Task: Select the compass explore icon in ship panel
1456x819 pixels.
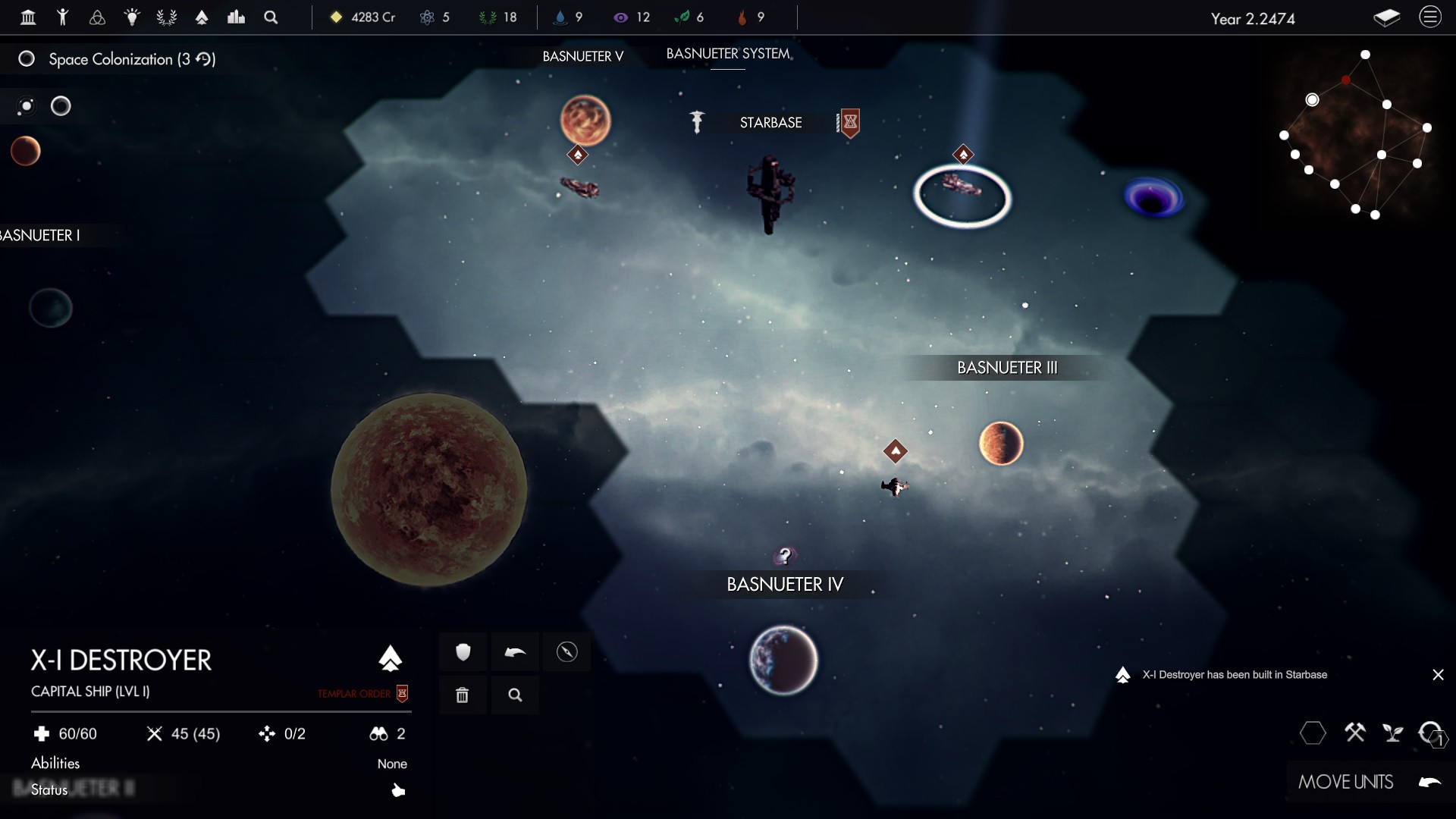Action: pos(567,652)
